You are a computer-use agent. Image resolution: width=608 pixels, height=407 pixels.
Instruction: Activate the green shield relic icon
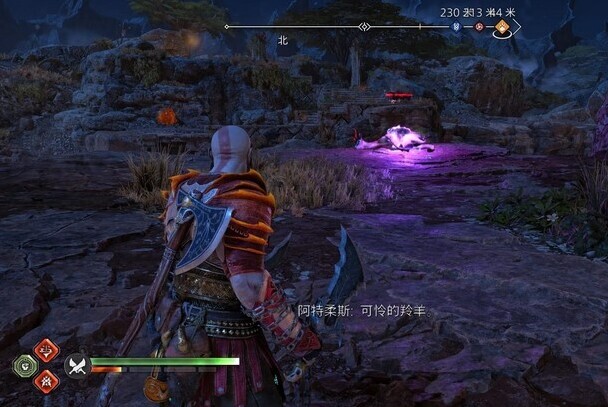(23, 365)
